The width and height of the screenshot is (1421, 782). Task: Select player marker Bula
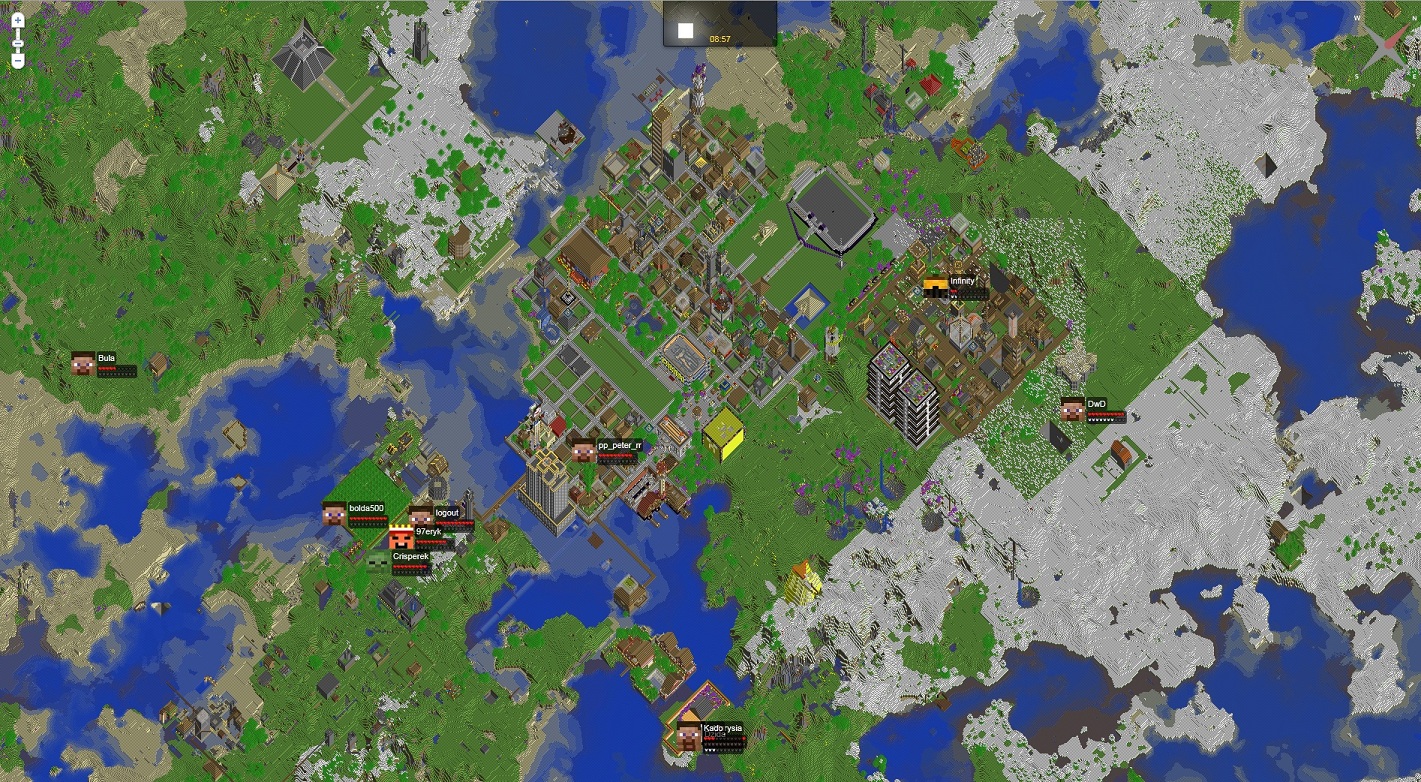click(84, 364)
